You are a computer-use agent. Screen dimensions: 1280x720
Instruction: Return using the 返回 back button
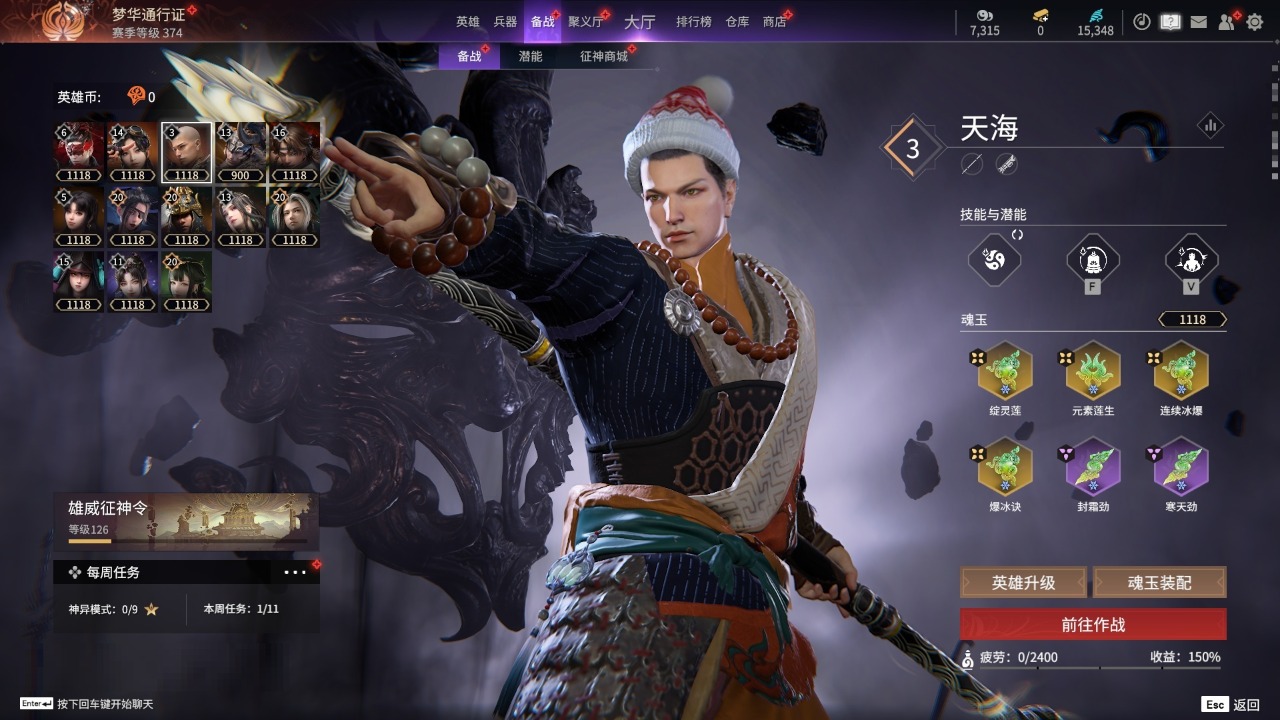(1232, 704)
